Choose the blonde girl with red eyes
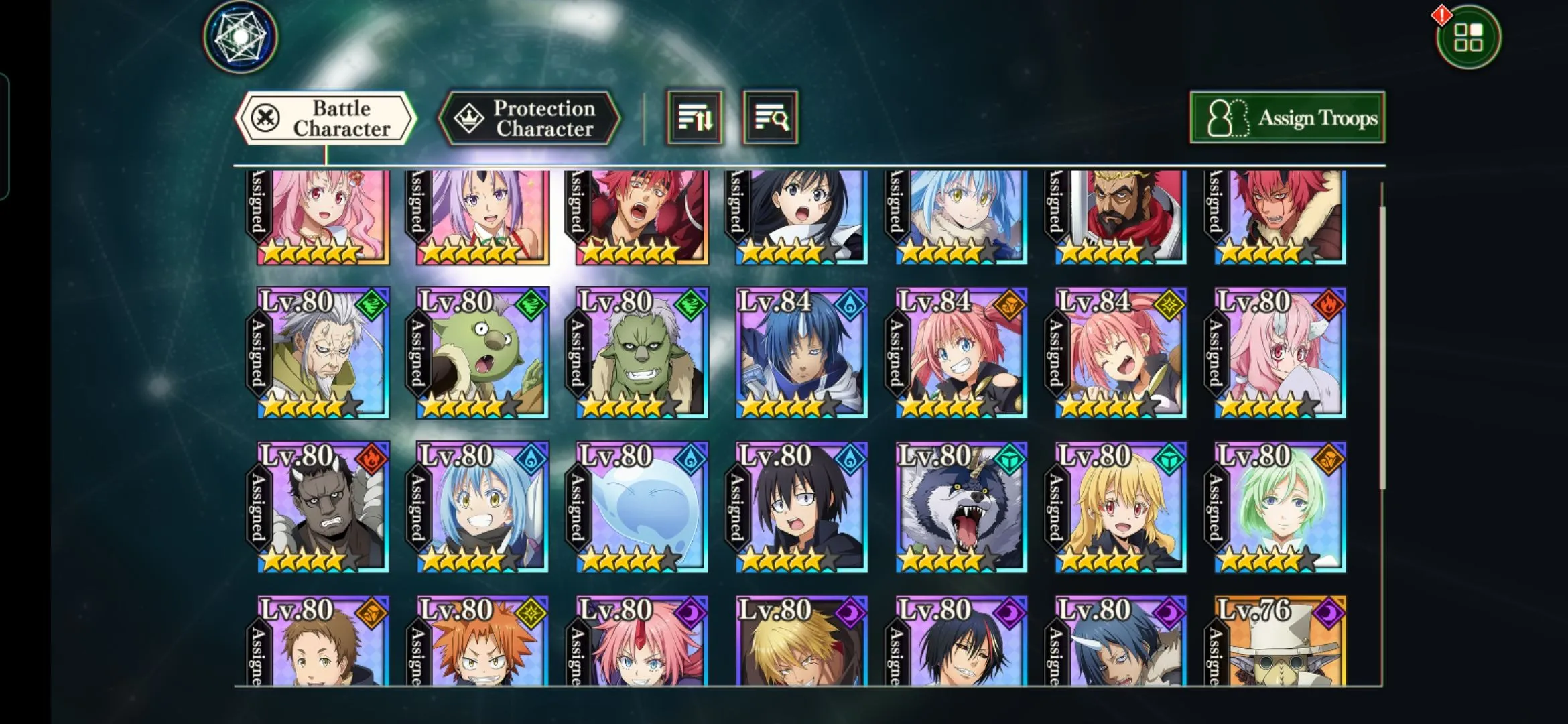 click(x=1120, y=507)
